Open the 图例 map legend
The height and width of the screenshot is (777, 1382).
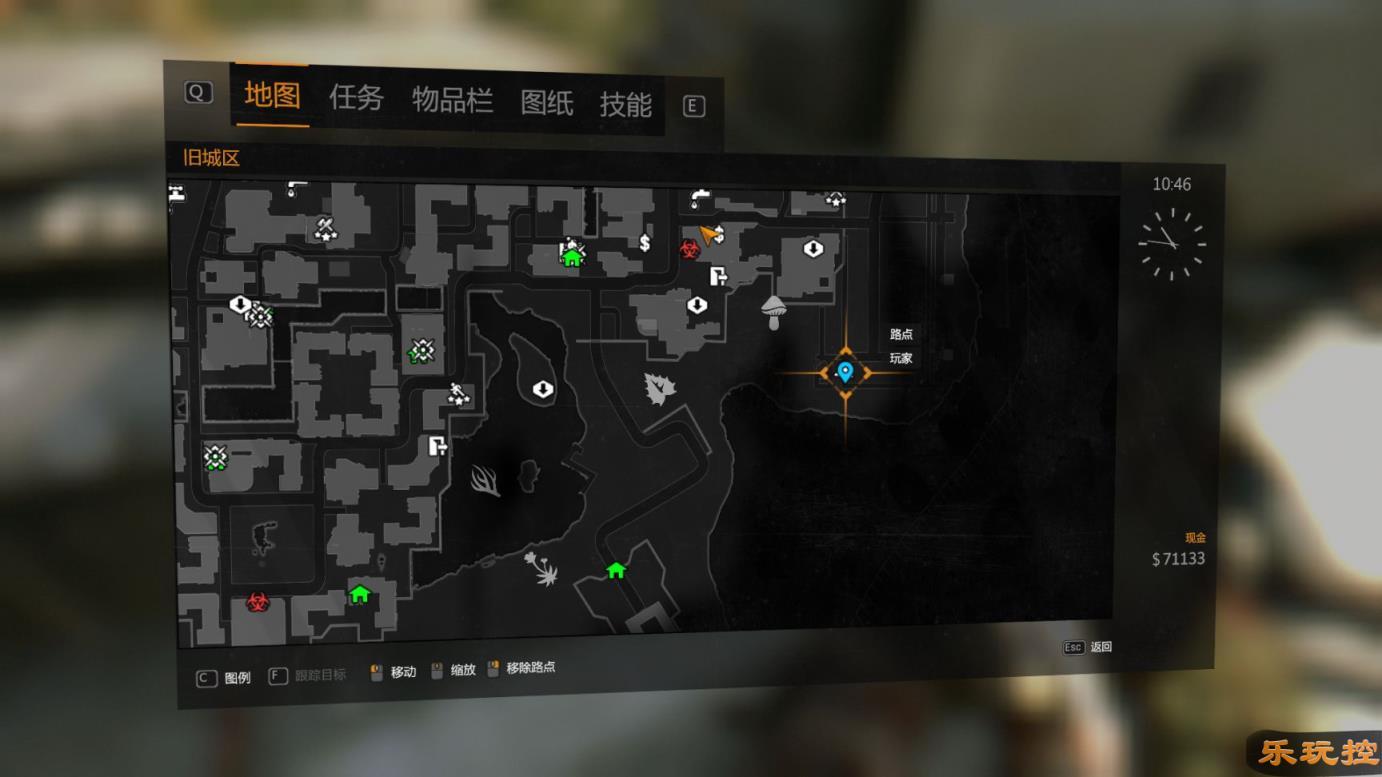(225, 678)
